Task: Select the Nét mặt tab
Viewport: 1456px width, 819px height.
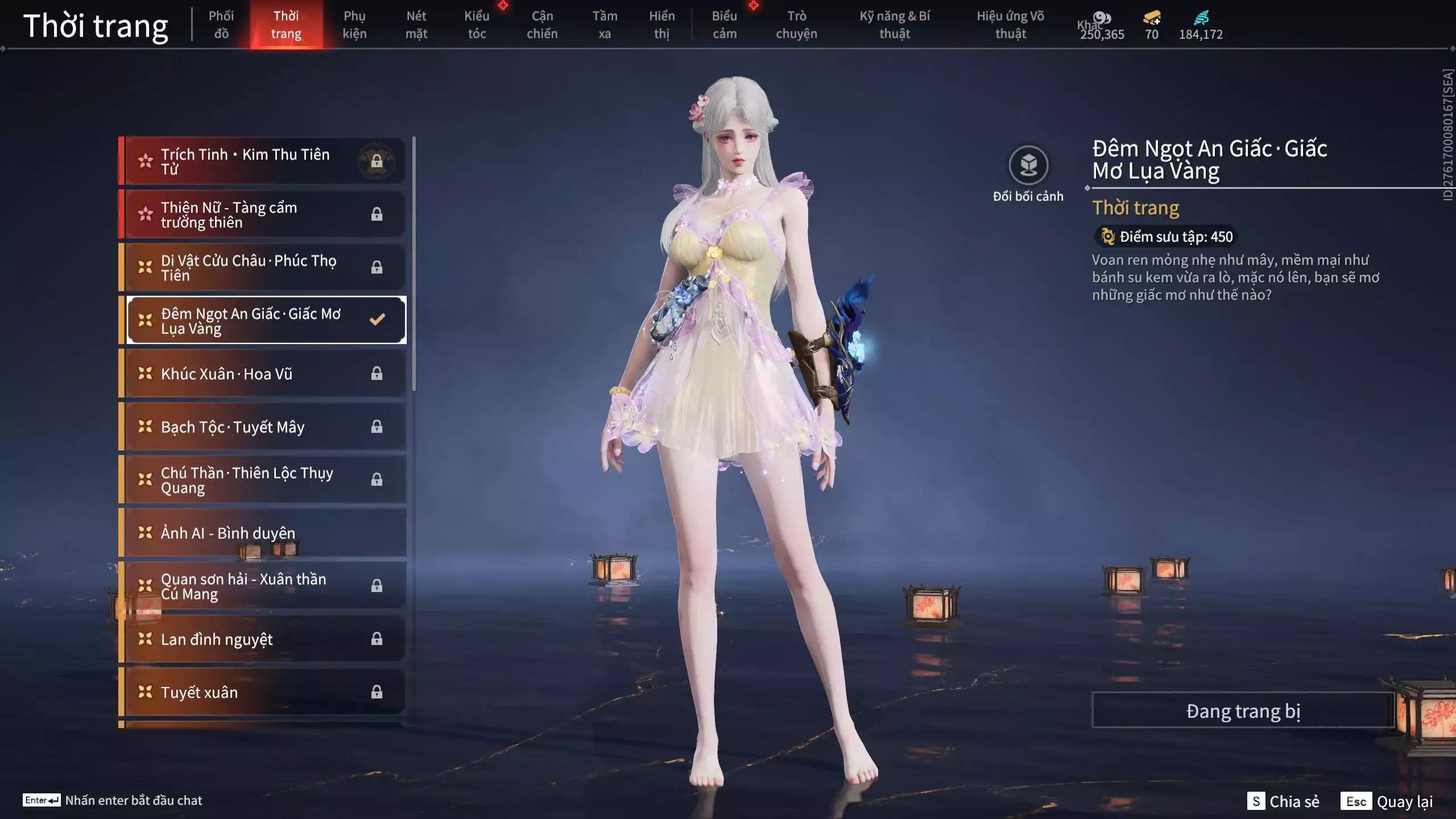Action: point(416,24)
